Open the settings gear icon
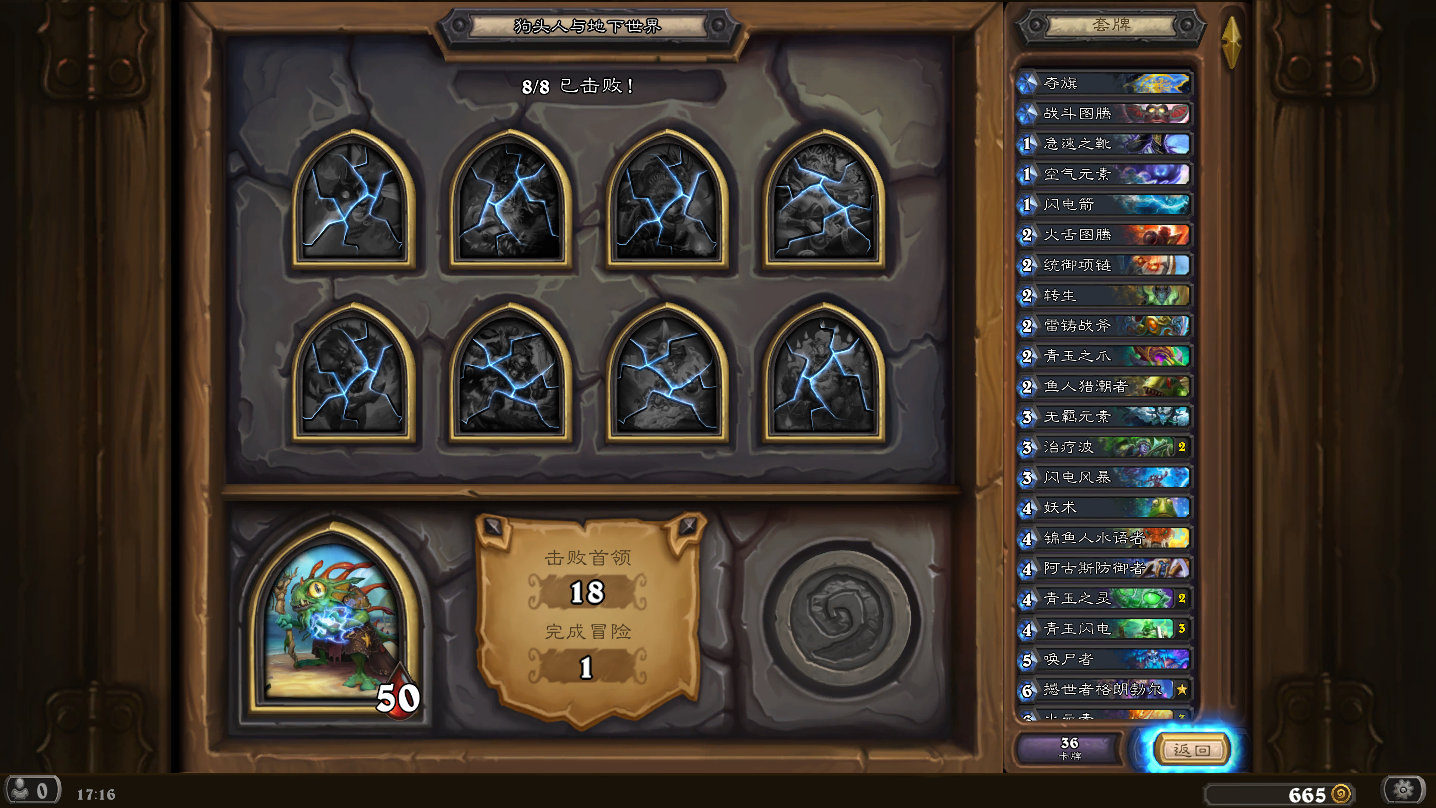 (x=1403, y=790)
